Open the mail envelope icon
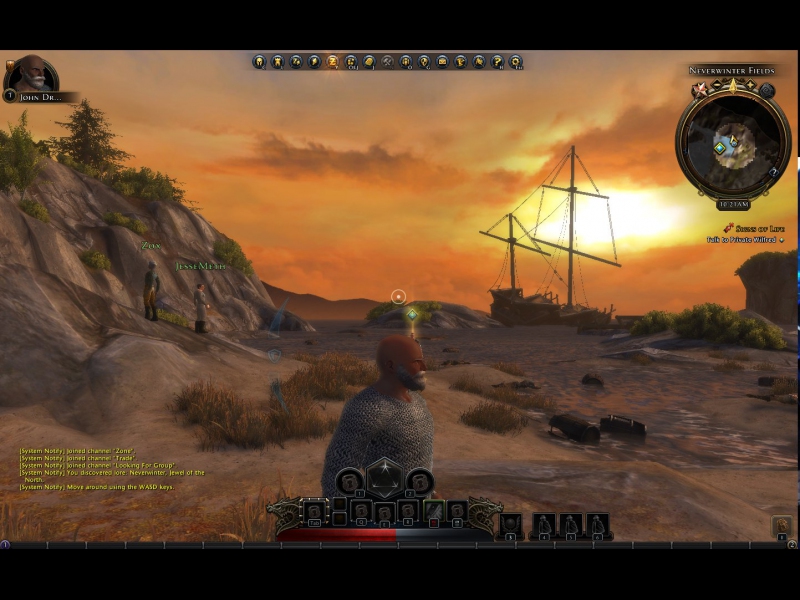Viewport: 800px width, 600px height. (x=442, y=62)
